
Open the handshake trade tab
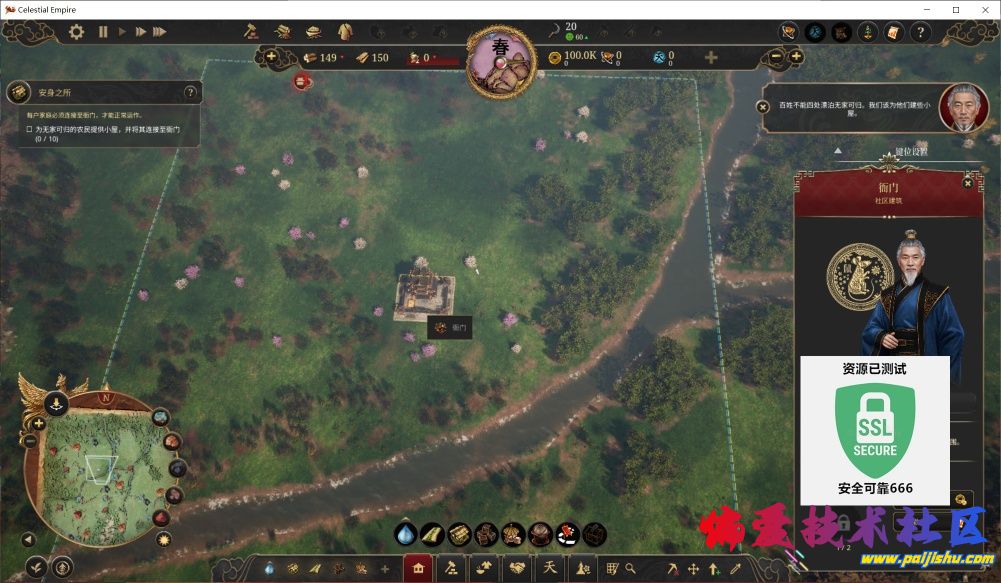518,569
